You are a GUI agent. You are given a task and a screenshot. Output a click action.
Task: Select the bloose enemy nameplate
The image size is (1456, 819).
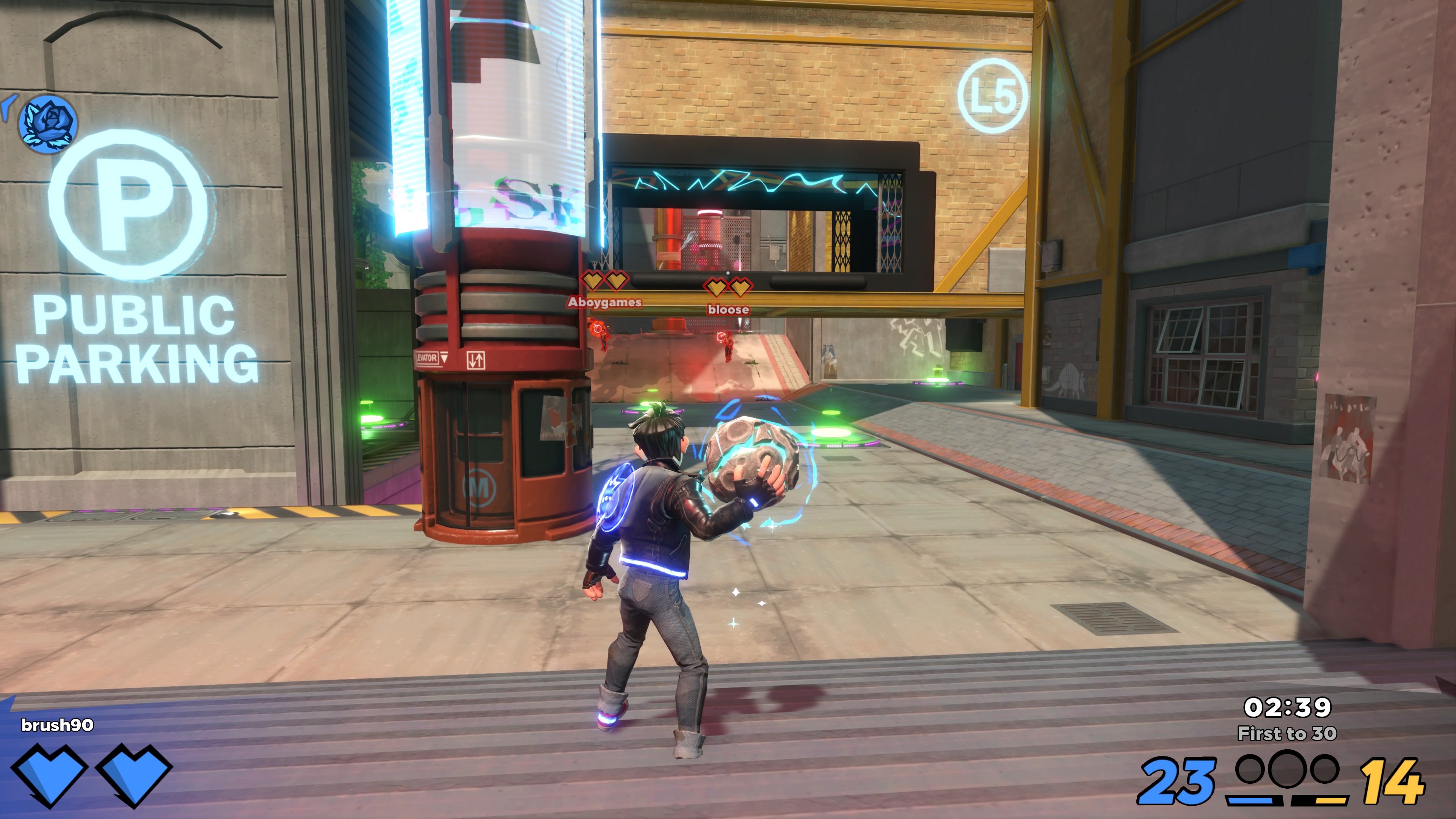click(x=728, y=310)
